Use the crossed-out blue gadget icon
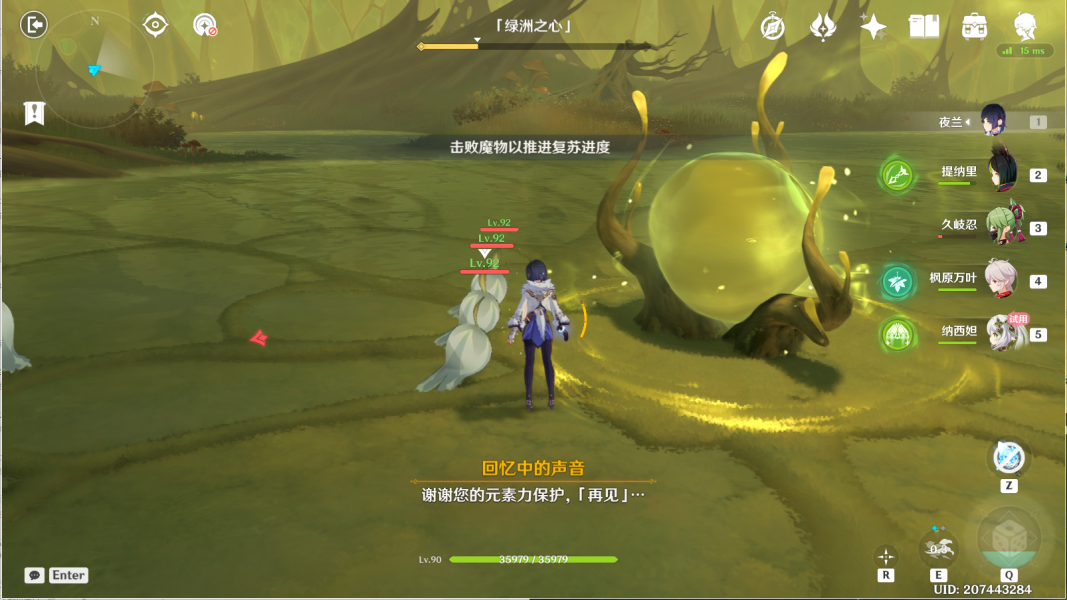This screenshot has width=1067, height=600. pos(1008,458)
